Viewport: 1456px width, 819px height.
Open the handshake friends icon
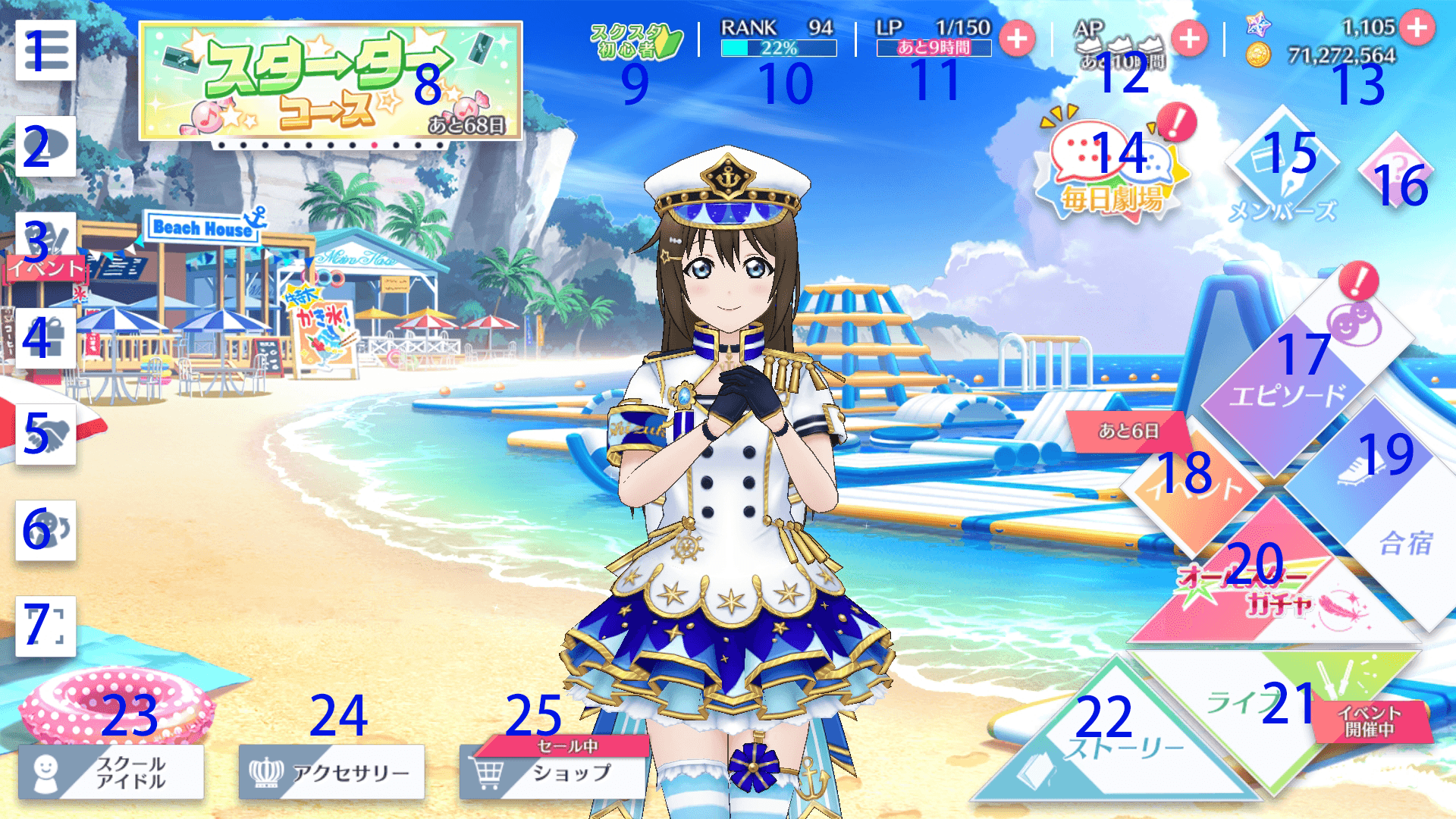45,435
